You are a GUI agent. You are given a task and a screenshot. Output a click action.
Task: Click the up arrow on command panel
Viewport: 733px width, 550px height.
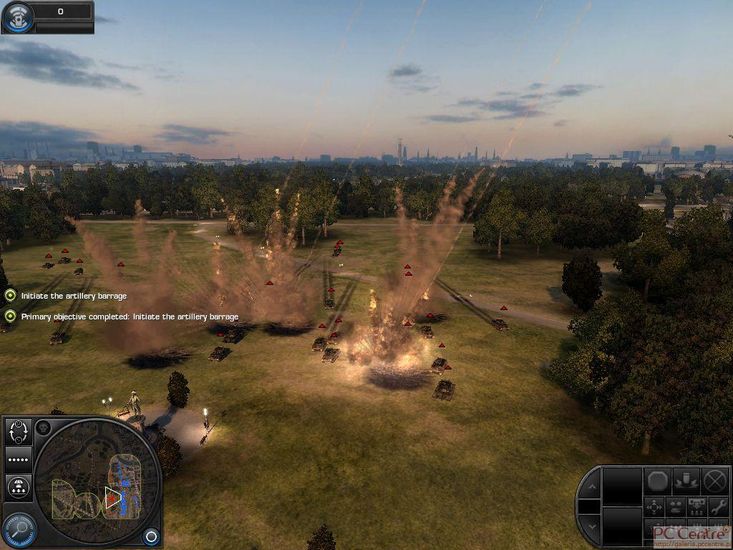click(x=590, y=487)
